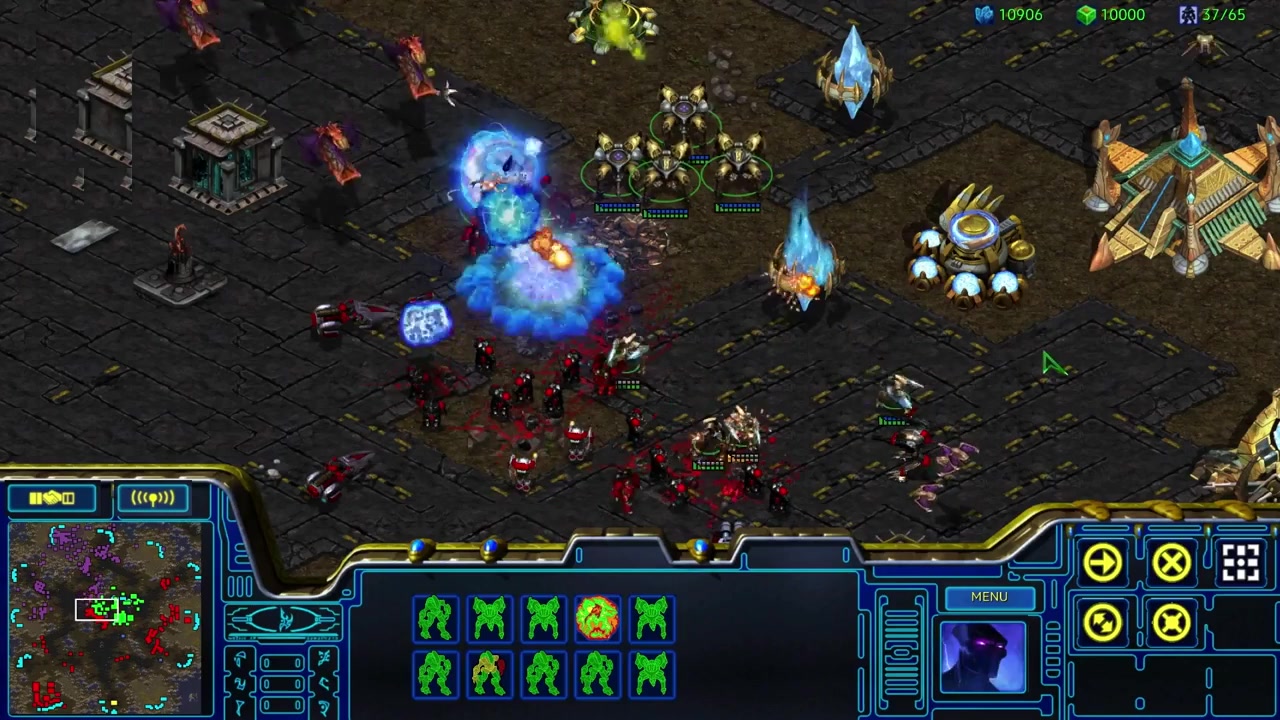Activate the Stop command (X icon)

click(1171, 563)
